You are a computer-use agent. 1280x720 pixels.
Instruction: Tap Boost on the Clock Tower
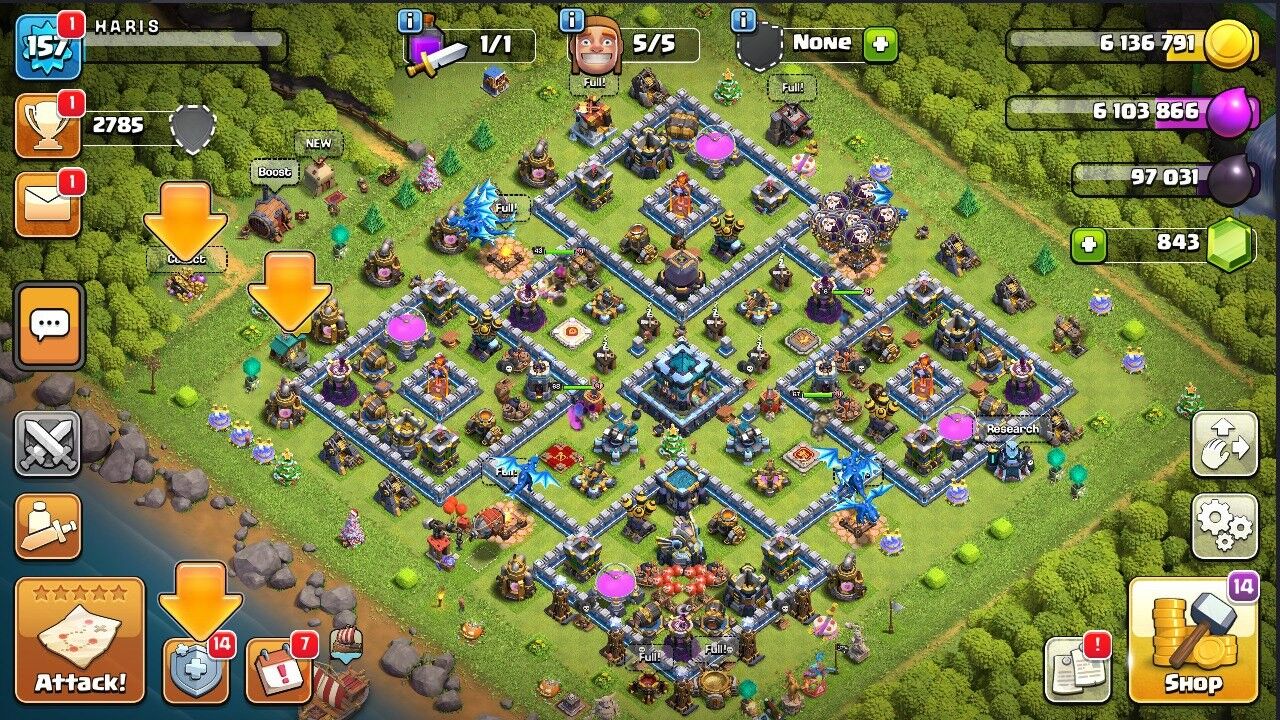pyautogui.click(x=274, y=172)
